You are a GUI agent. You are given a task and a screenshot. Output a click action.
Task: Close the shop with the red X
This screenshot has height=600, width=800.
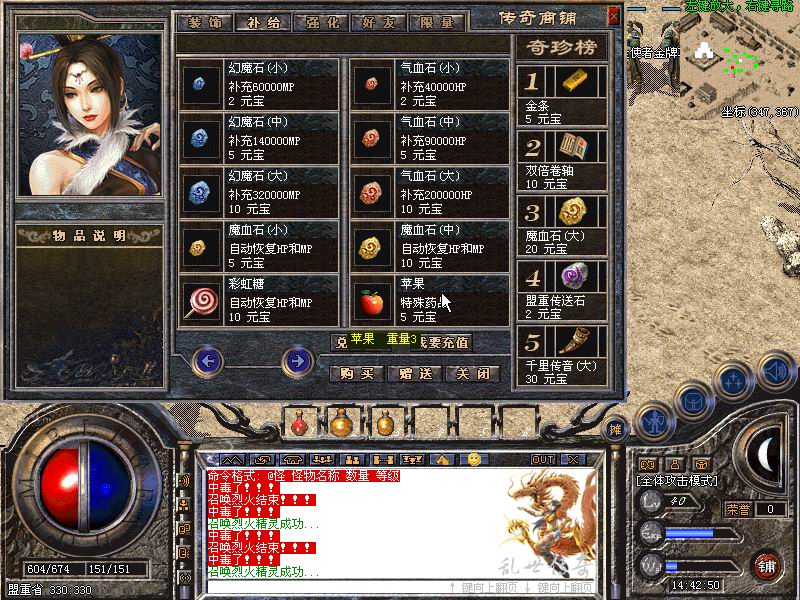[x=612, y=17]
